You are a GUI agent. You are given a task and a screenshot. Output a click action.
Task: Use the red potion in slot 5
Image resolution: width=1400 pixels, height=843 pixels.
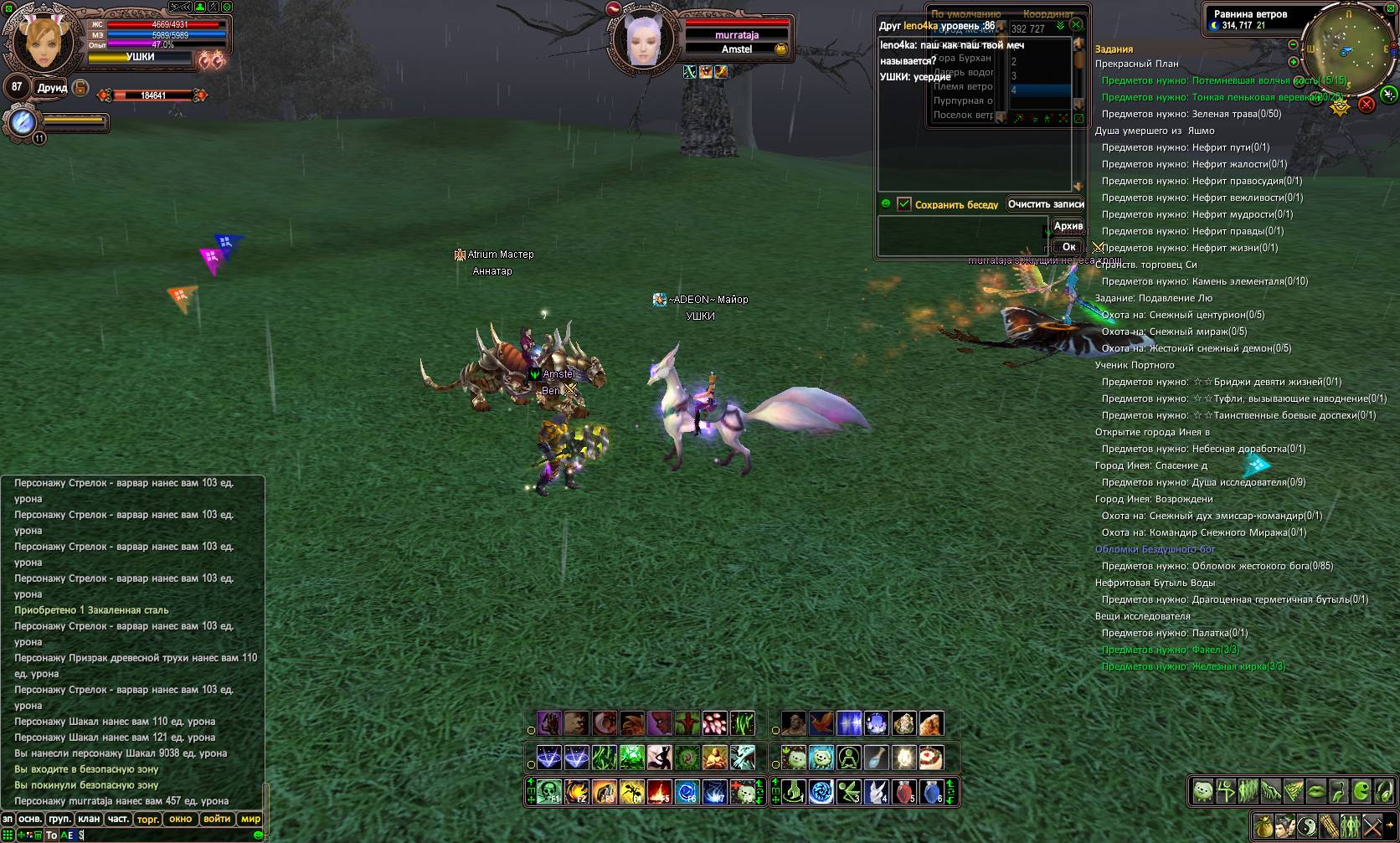[x=903, y=791]
